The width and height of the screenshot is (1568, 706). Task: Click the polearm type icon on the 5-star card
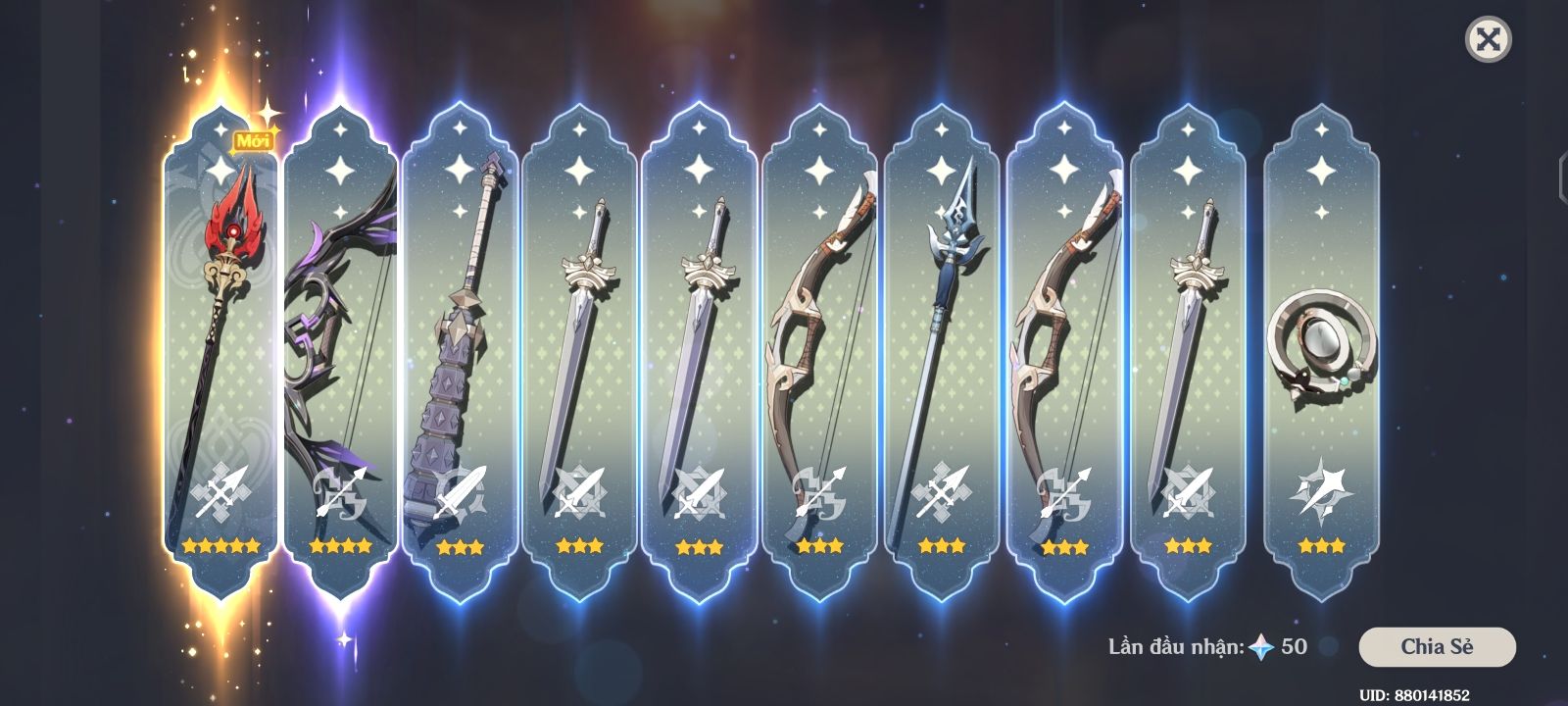point(223,488)
